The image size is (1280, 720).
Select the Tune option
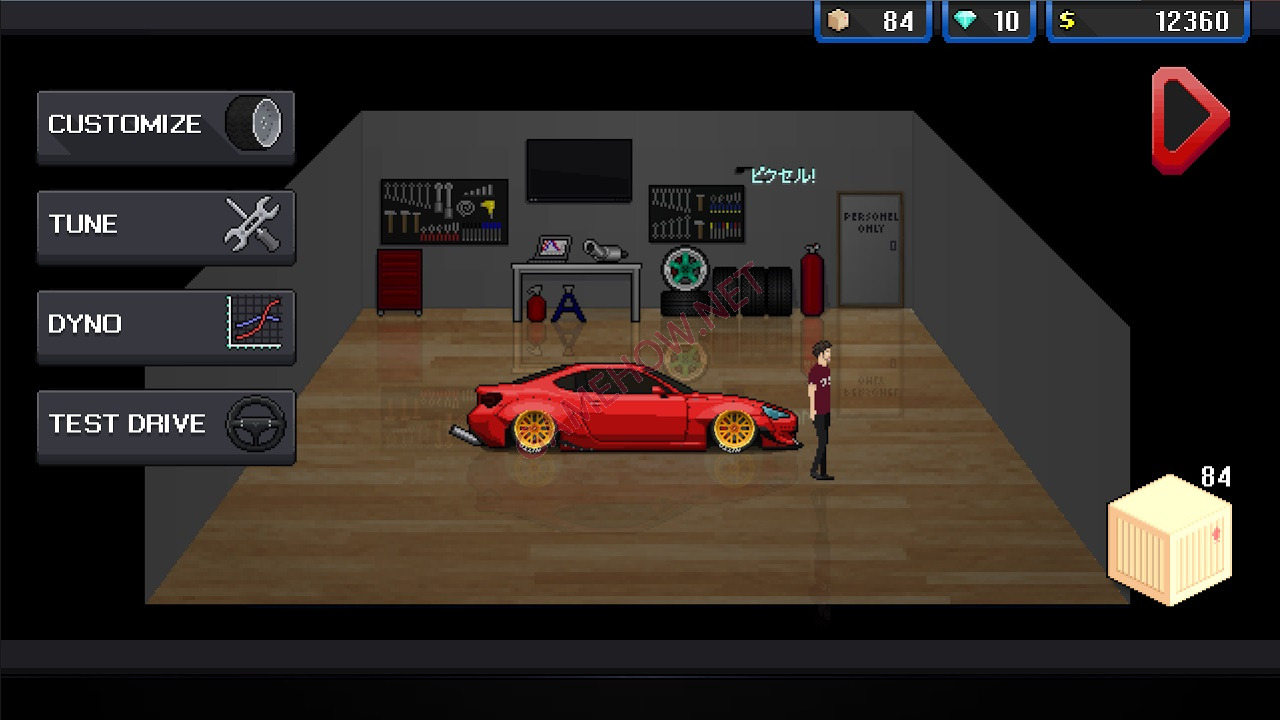[166, 225]
